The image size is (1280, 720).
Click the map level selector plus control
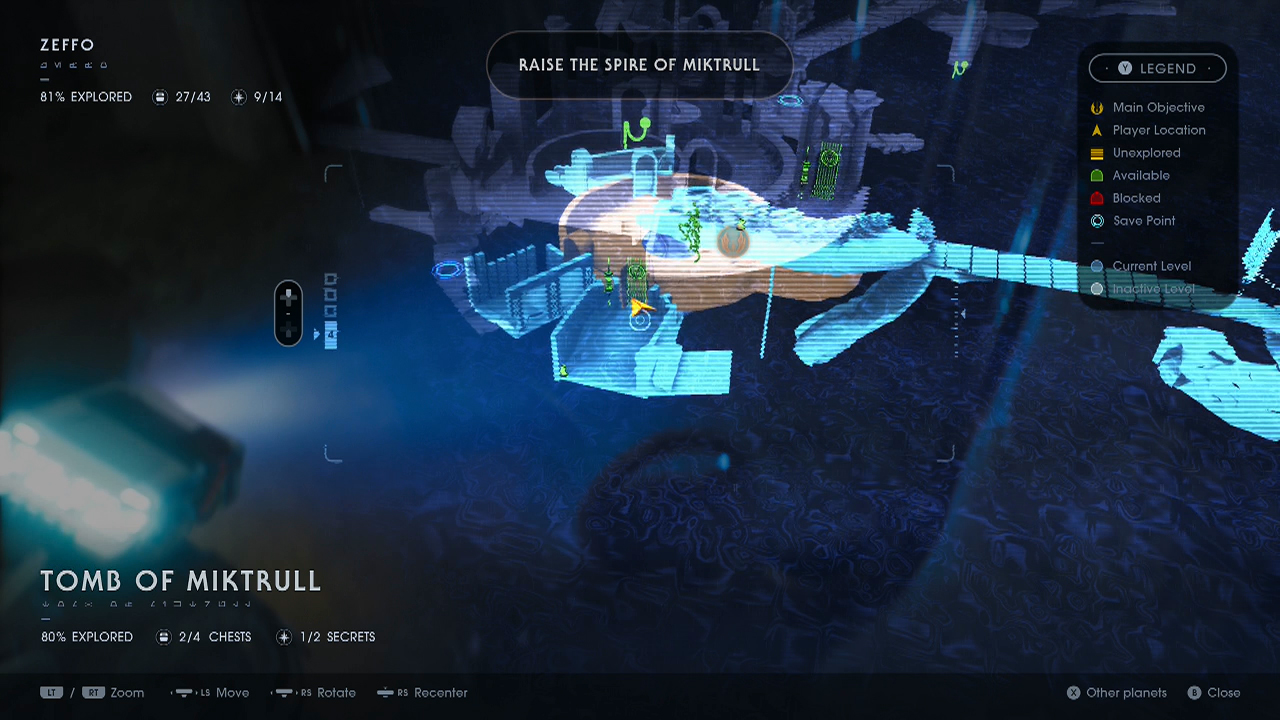pos(288,298)
